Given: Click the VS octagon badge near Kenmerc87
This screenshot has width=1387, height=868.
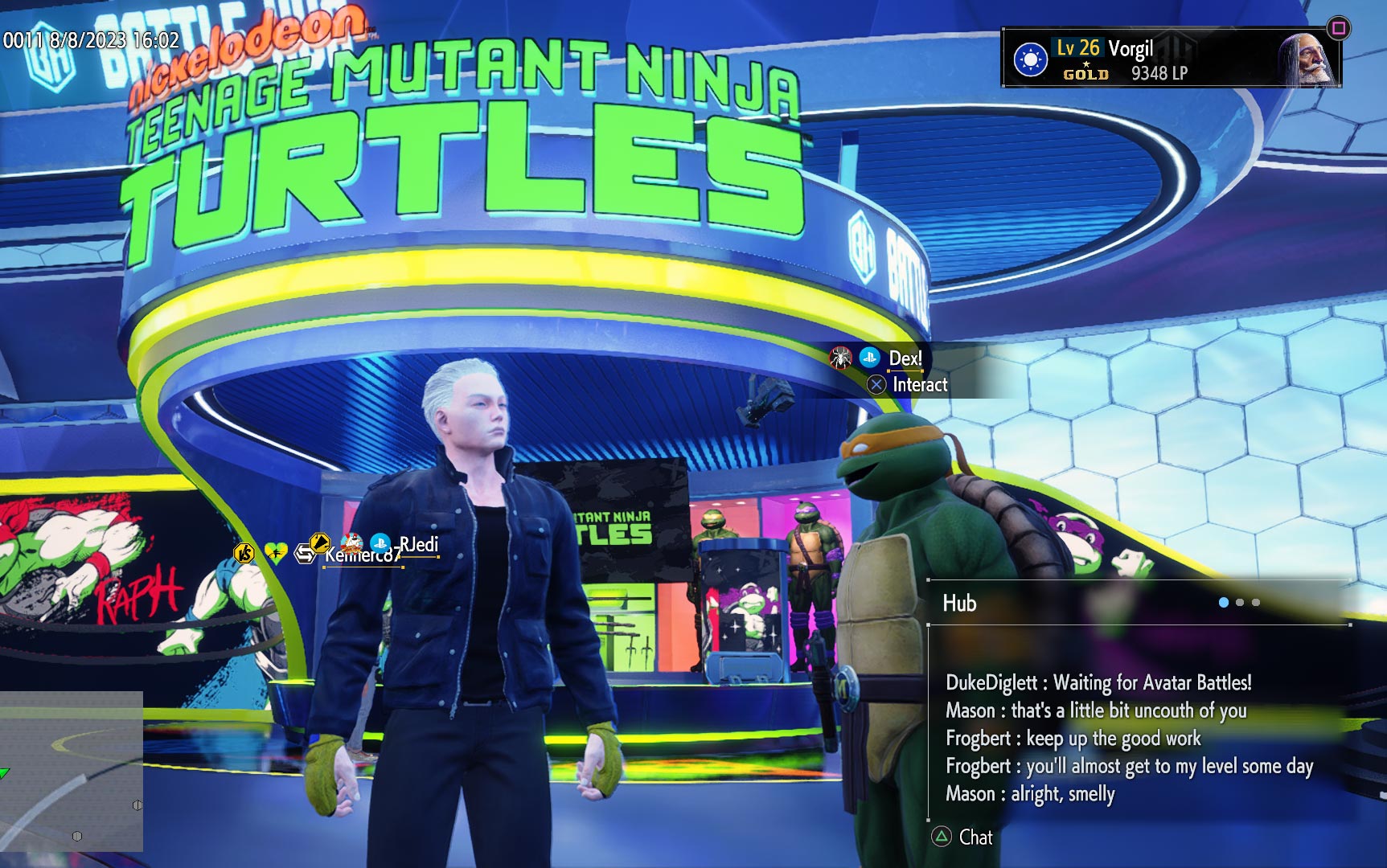Looking at the screenshot, I should click(244, 551).
